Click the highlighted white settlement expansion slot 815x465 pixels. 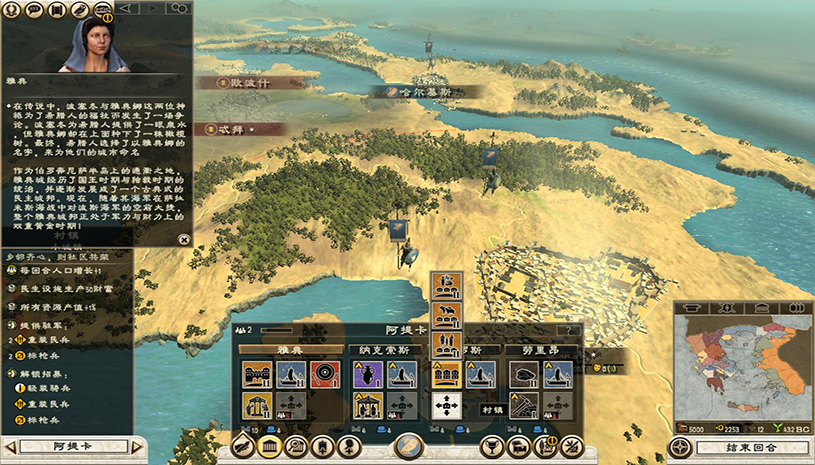[445, 406]
